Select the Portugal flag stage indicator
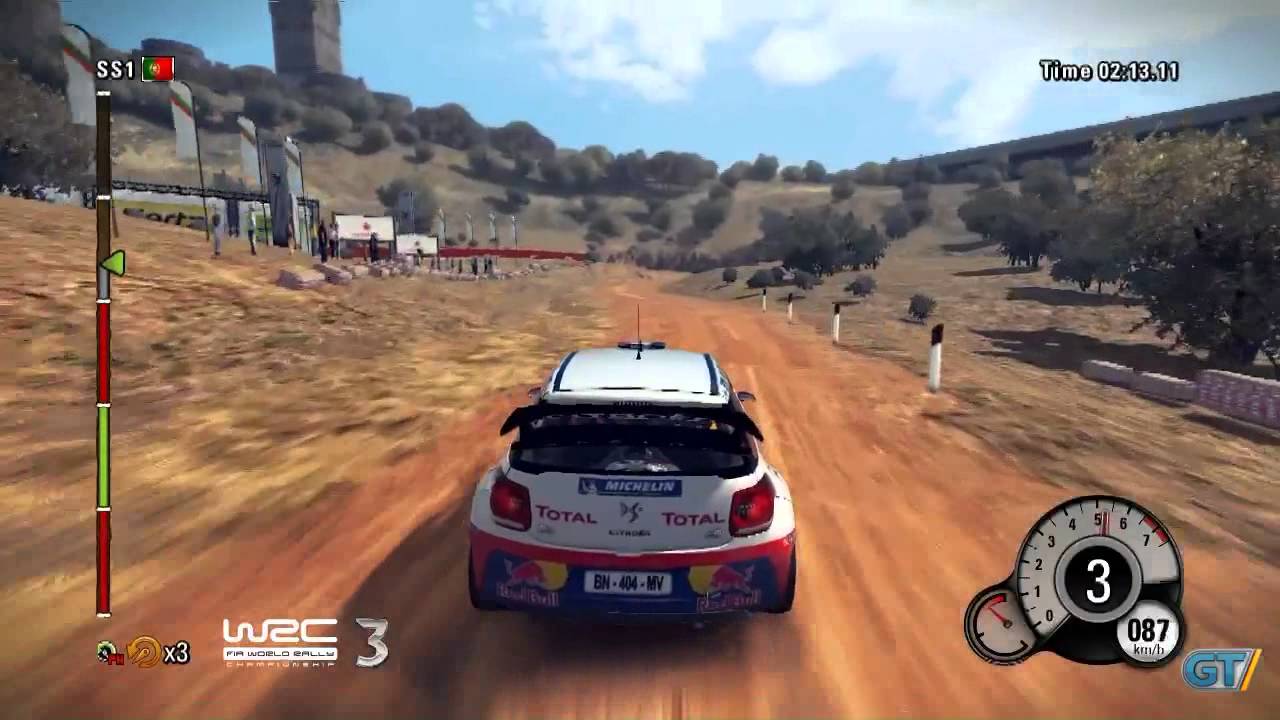 pos(158,69)
